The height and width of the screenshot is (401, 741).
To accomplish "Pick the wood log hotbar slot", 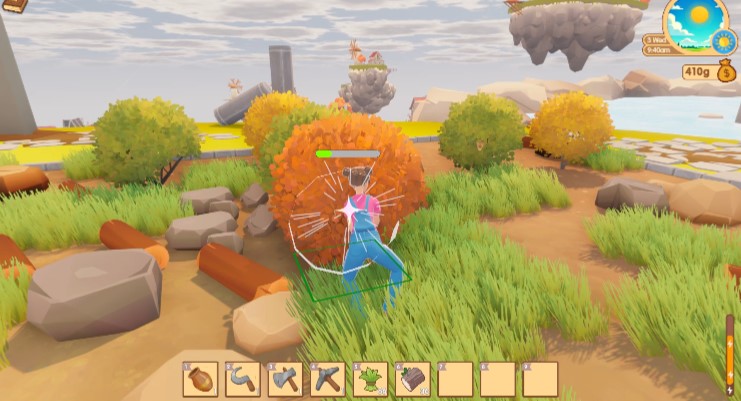I will (412, 379).
